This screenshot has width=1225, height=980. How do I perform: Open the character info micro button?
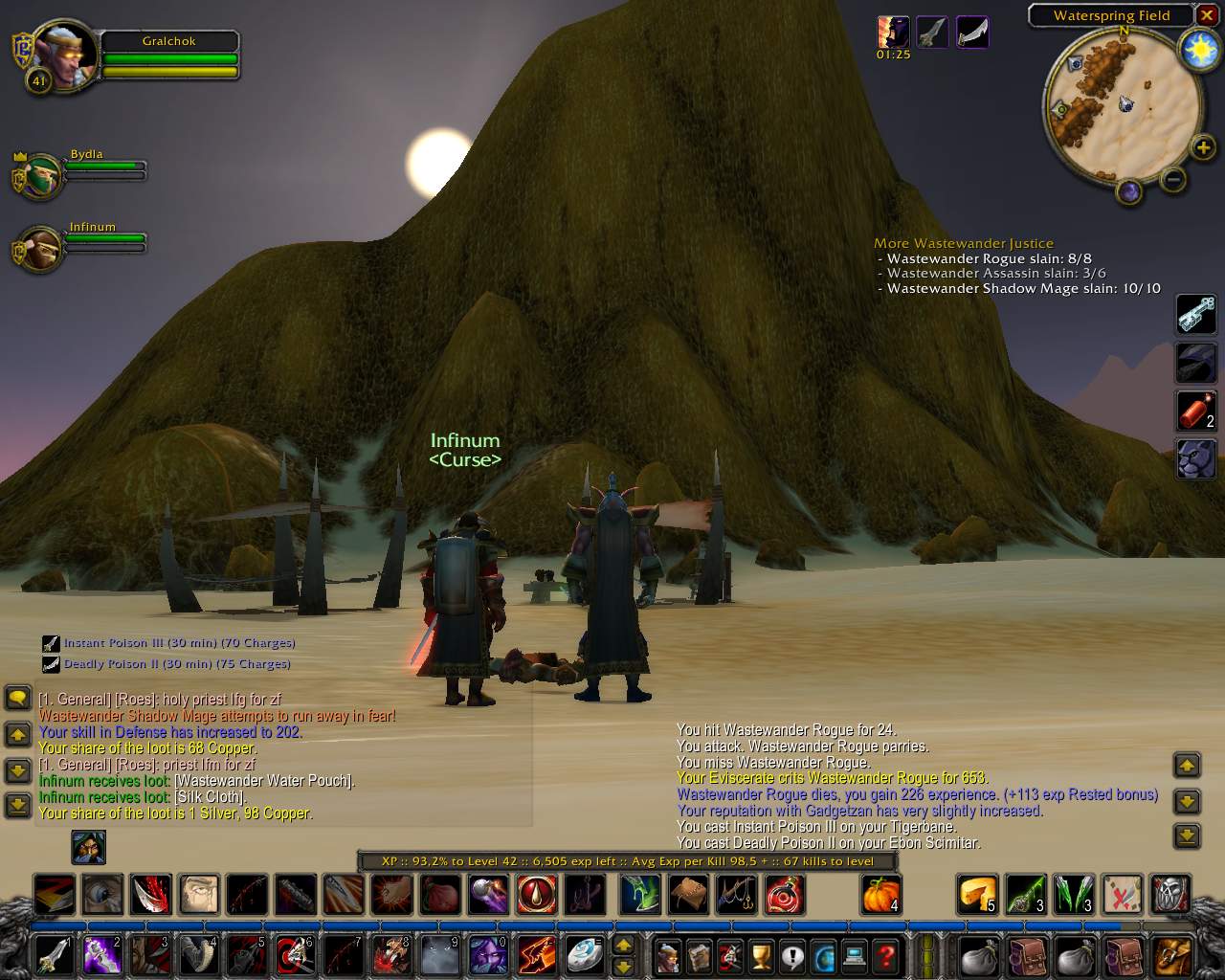(x=669, y=955)
